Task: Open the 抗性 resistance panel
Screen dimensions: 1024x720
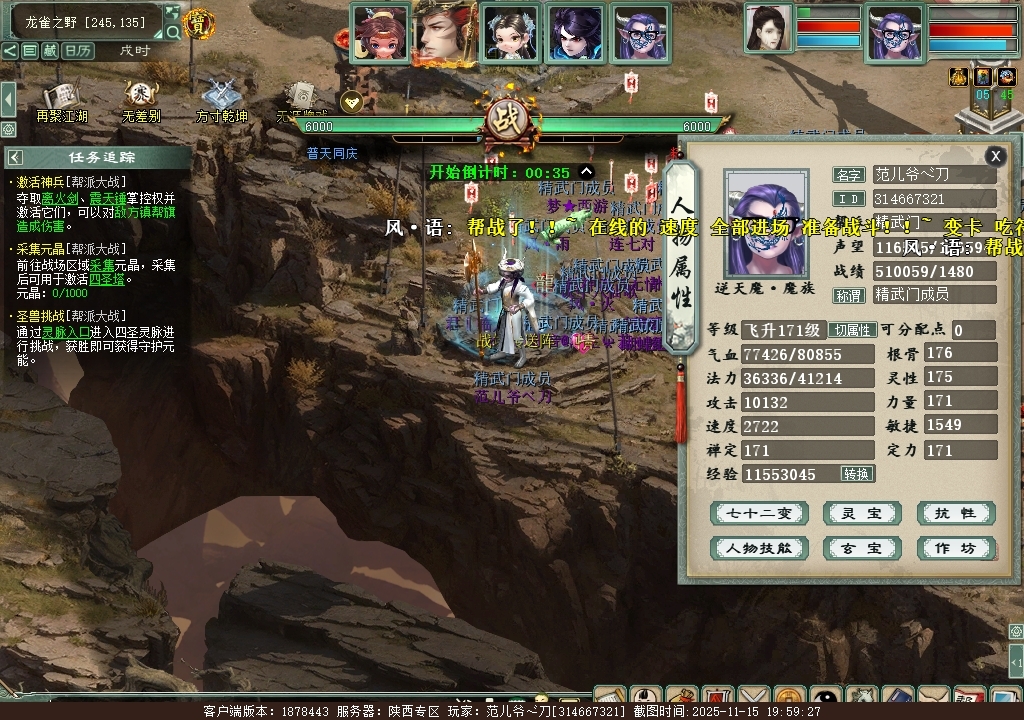Action: [956, 514]
